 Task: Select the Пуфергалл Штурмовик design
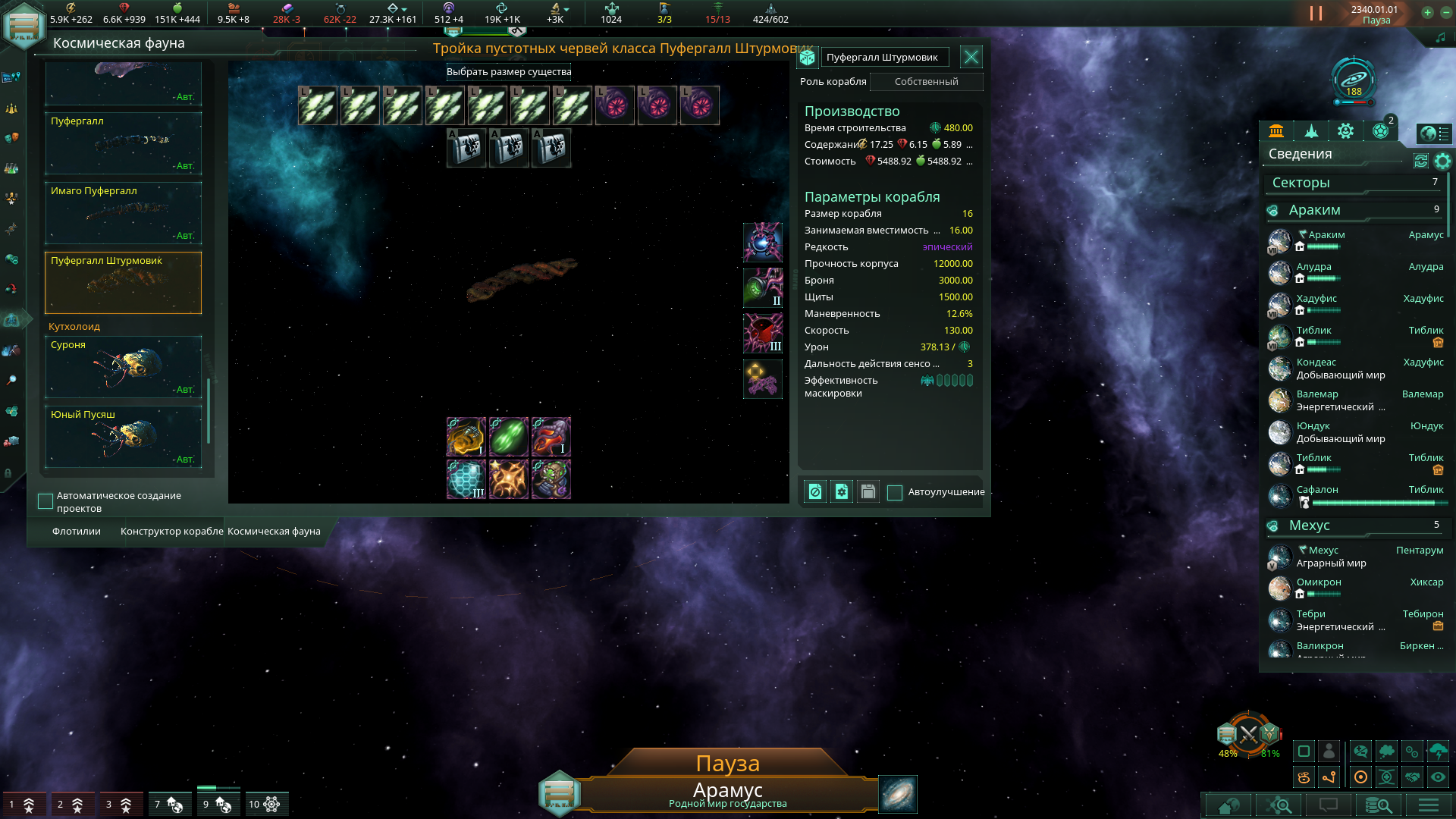tap(123, 282)
